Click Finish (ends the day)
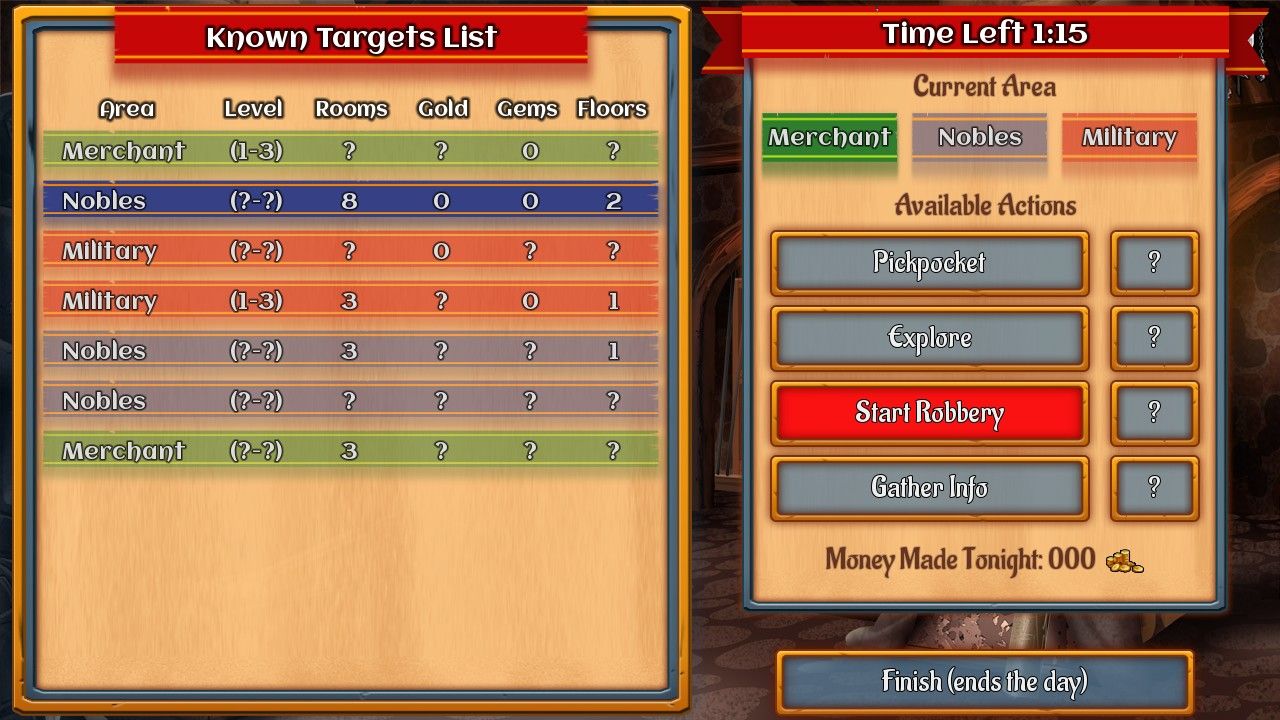The height and width of the screenshot is (720, 1280). [x=985, y=681]
